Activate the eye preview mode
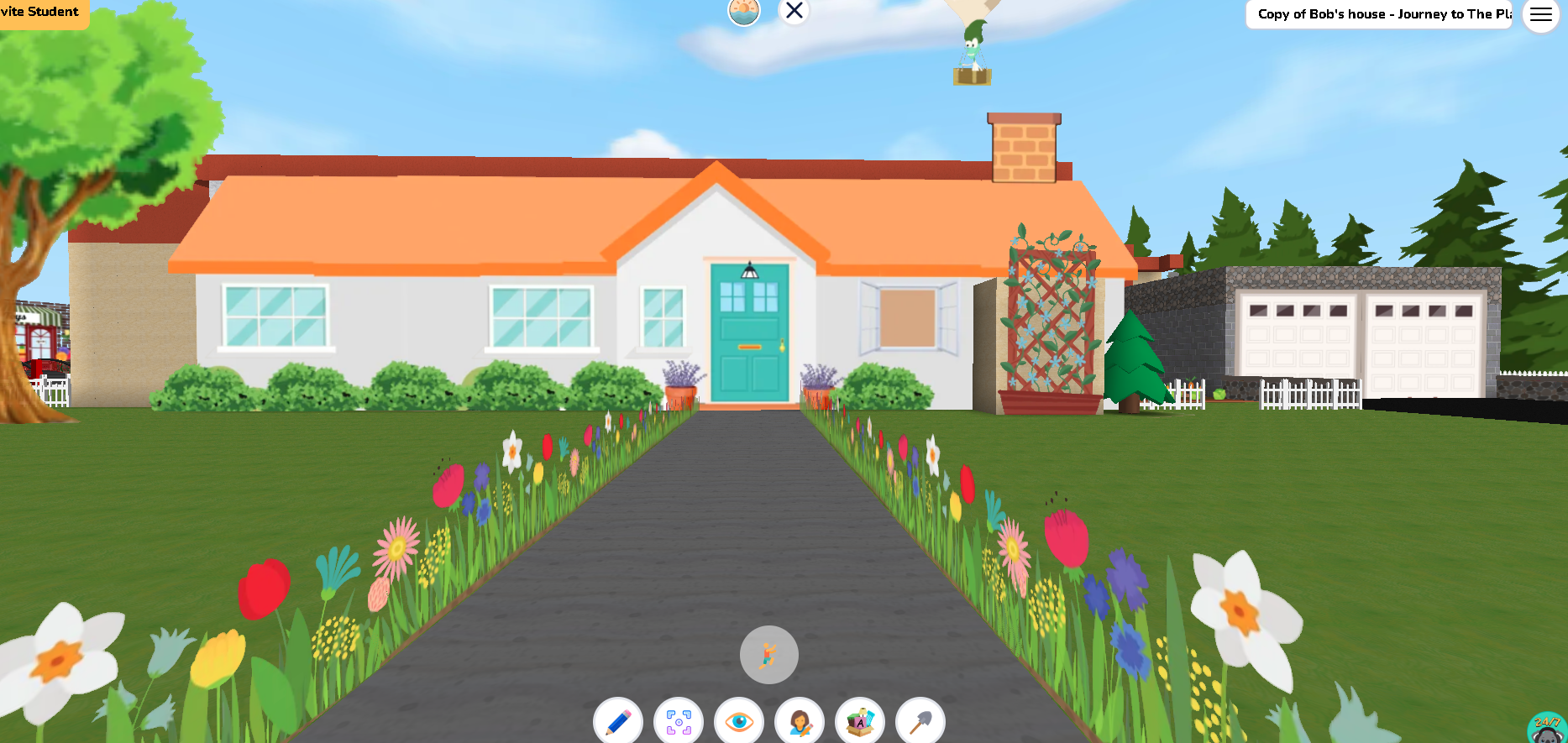This screenshot has height=743, width=1568. click(739, 720)
